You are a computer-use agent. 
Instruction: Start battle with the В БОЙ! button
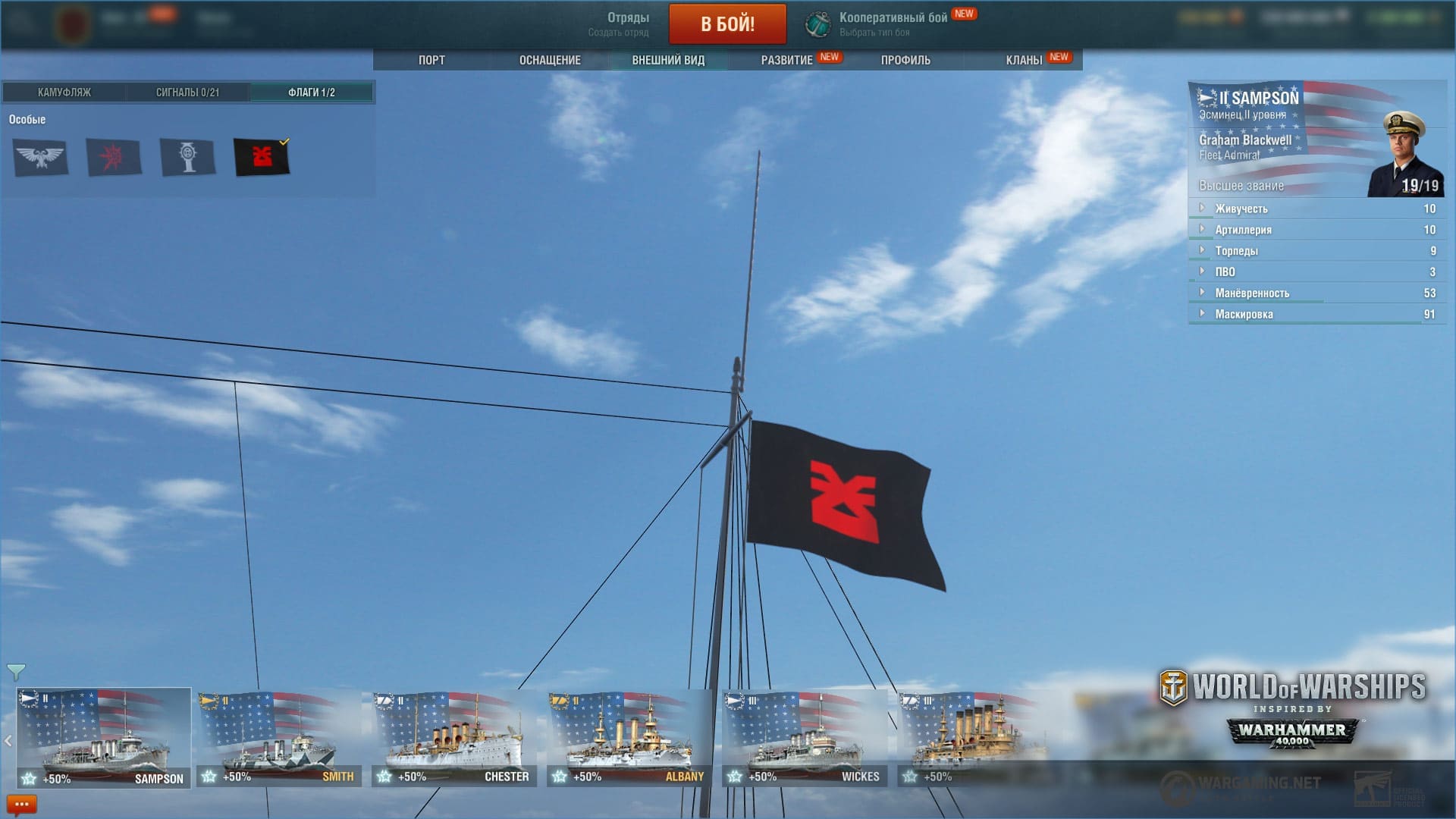727,24
